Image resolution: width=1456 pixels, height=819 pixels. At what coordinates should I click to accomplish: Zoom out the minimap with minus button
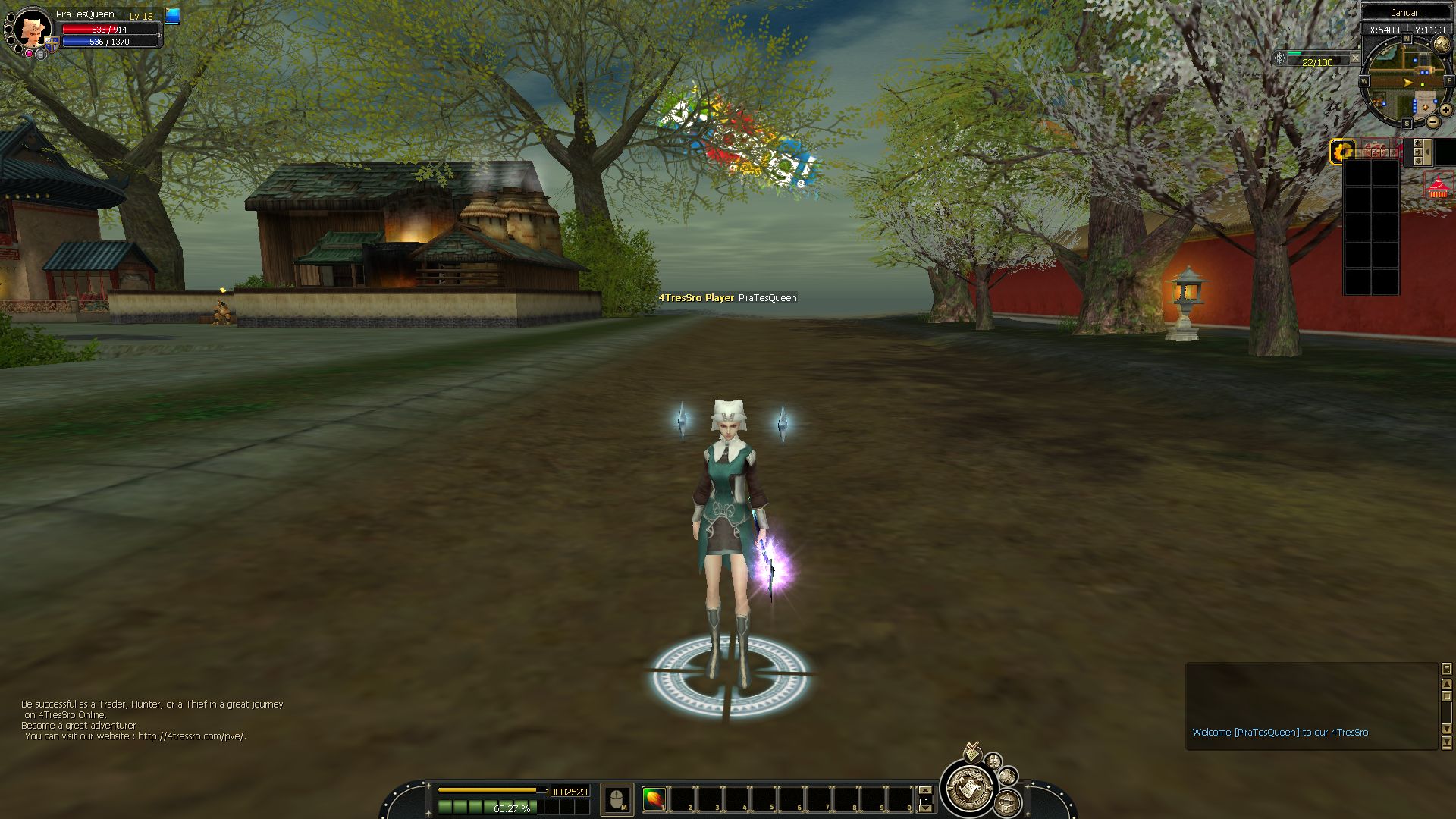coord(1432,122)
